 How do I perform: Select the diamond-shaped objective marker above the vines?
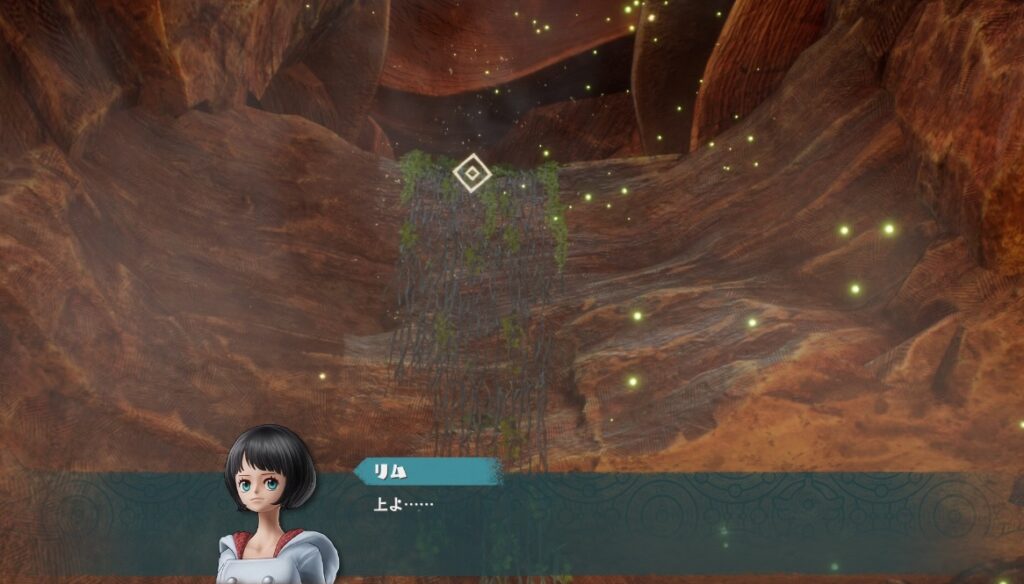[471, 173]
